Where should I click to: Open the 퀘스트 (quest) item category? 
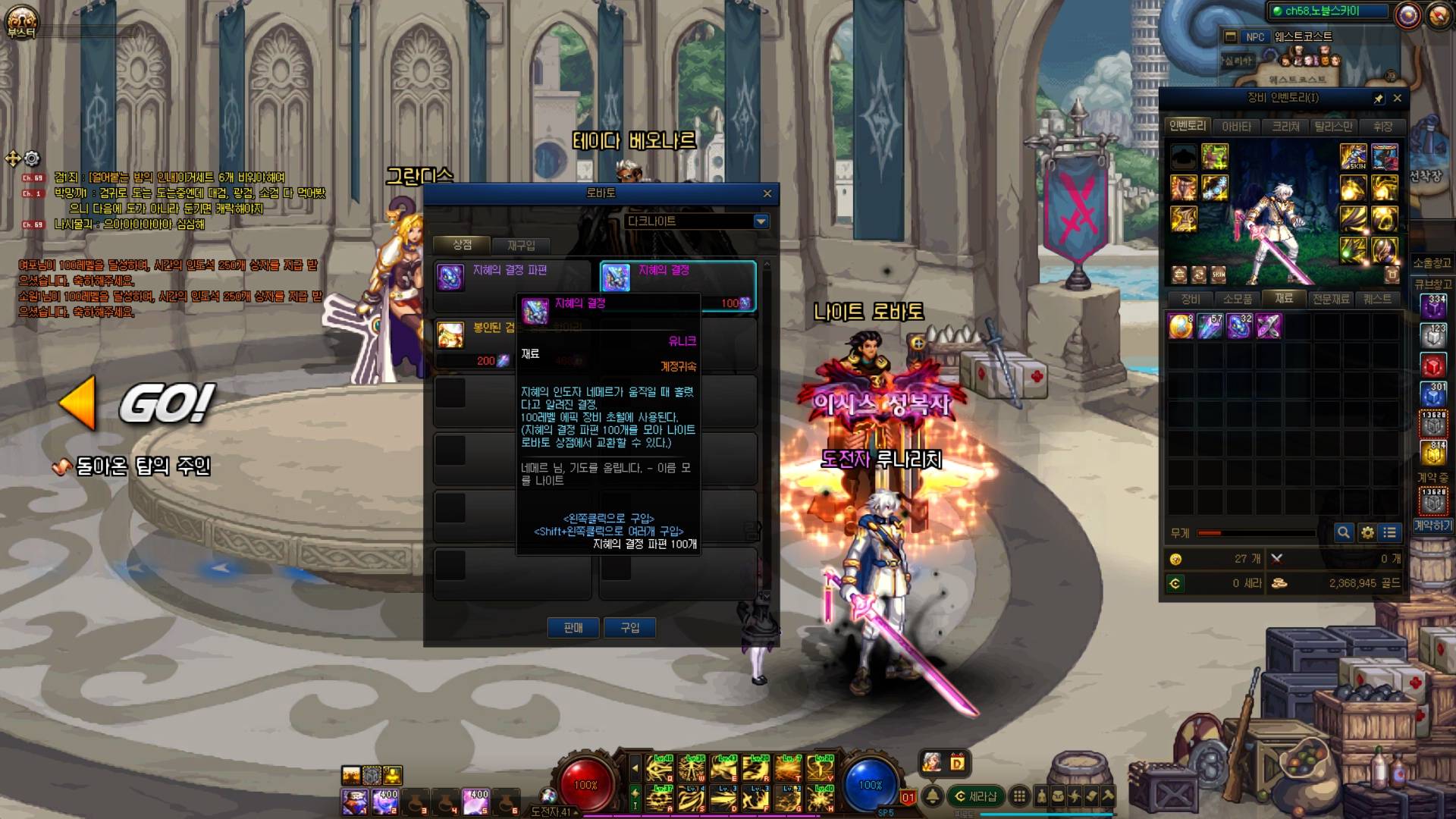coord(1377,299)
